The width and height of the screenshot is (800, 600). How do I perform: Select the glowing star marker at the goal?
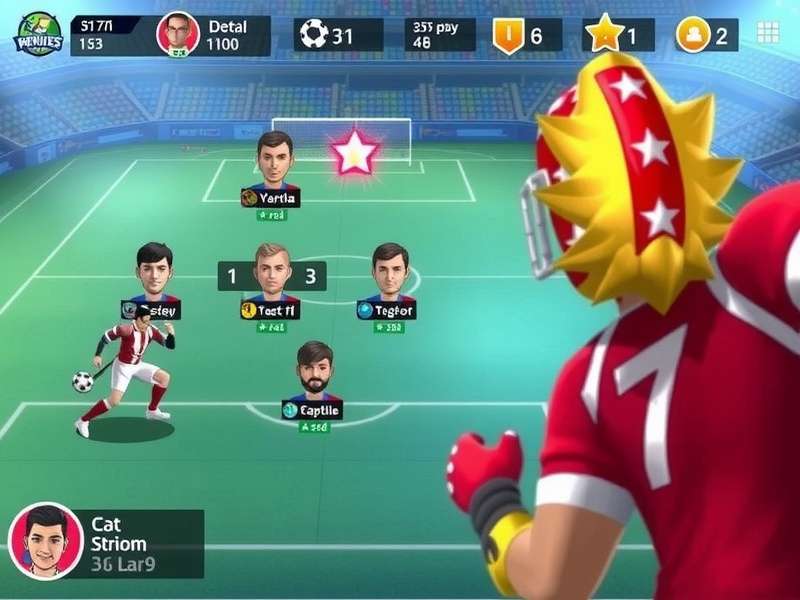tap(355, 153)
